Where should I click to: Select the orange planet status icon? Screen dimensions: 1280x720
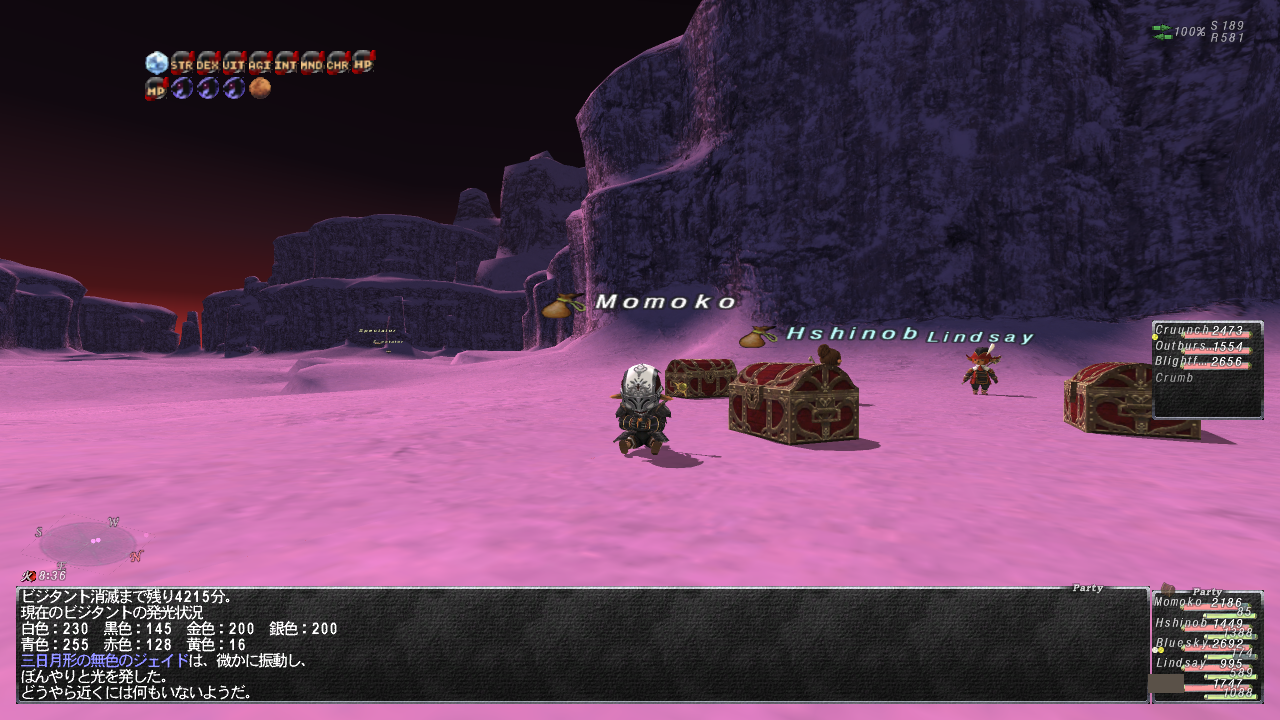coord(260,88)
